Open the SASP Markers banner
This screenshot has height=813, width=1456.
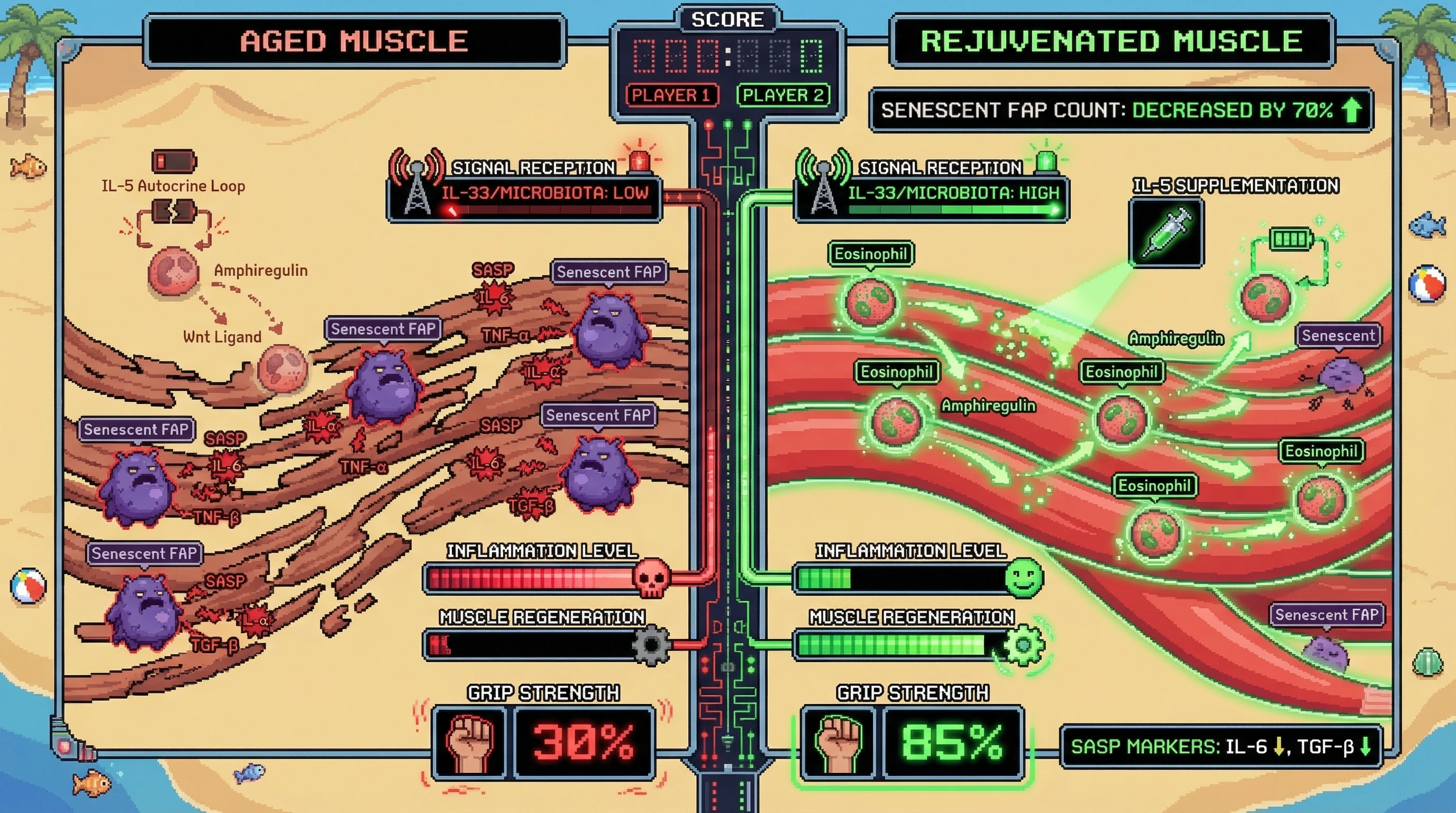(x=1221, y=747)
